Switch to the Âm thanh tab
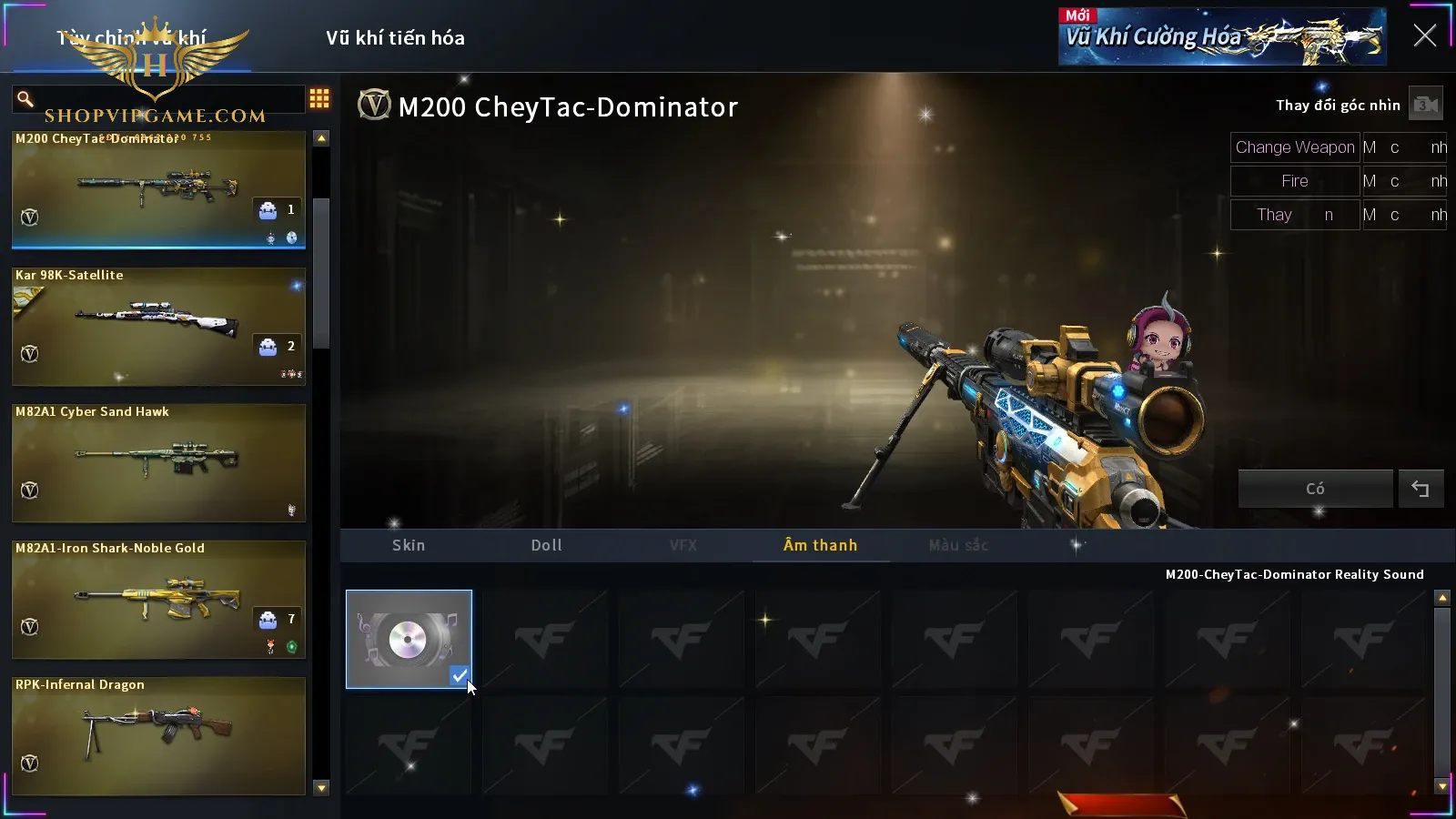This screenshot has height=819, width=1456. point(820,545)
